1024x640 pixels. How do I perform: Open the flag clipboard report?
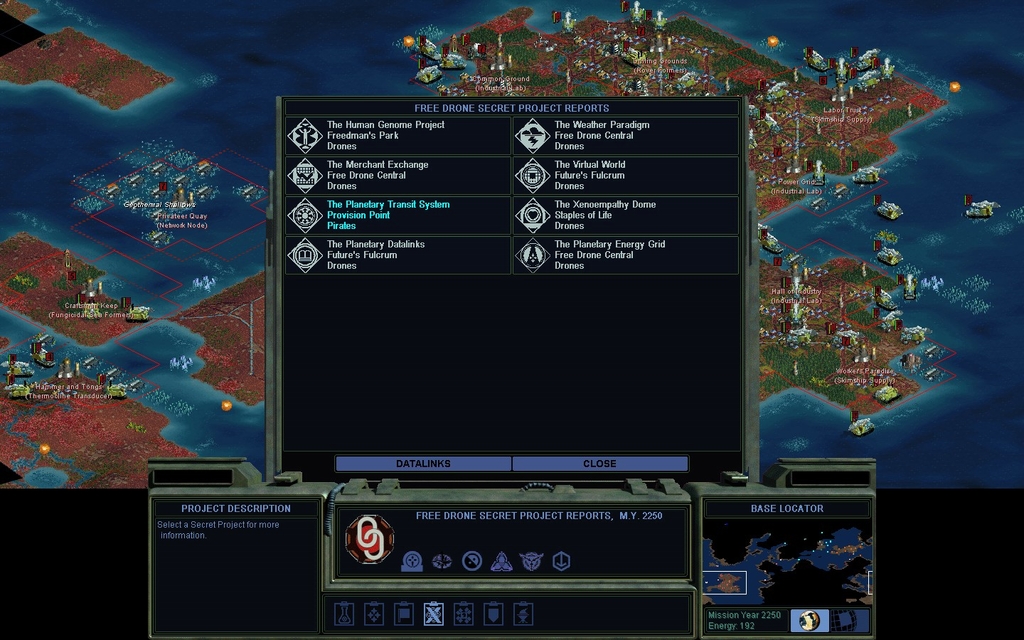click(403, 613)
